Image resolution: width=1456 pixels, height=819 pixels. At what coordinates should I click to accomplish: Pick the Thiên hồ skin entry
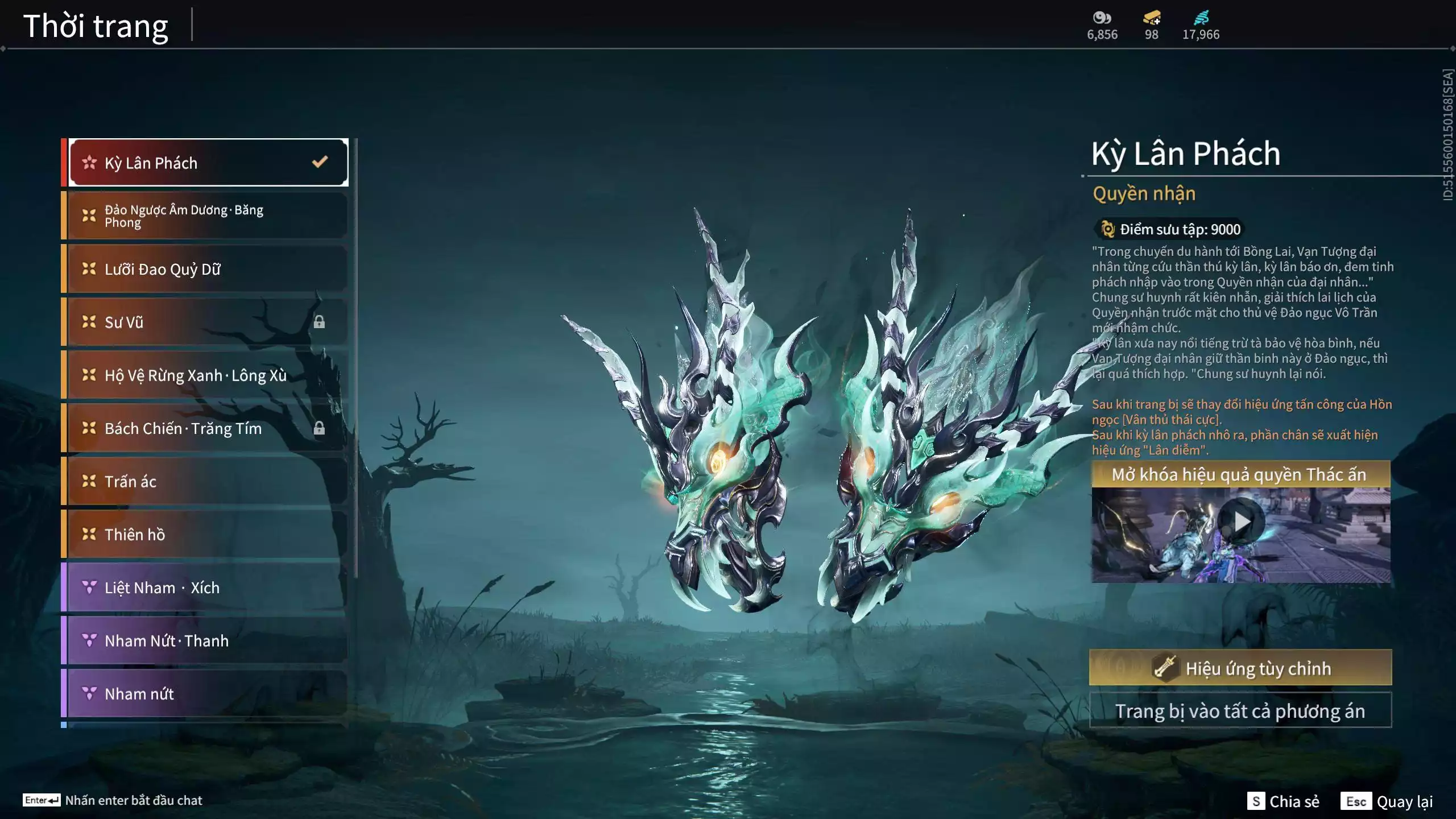[x=208, y=535]
